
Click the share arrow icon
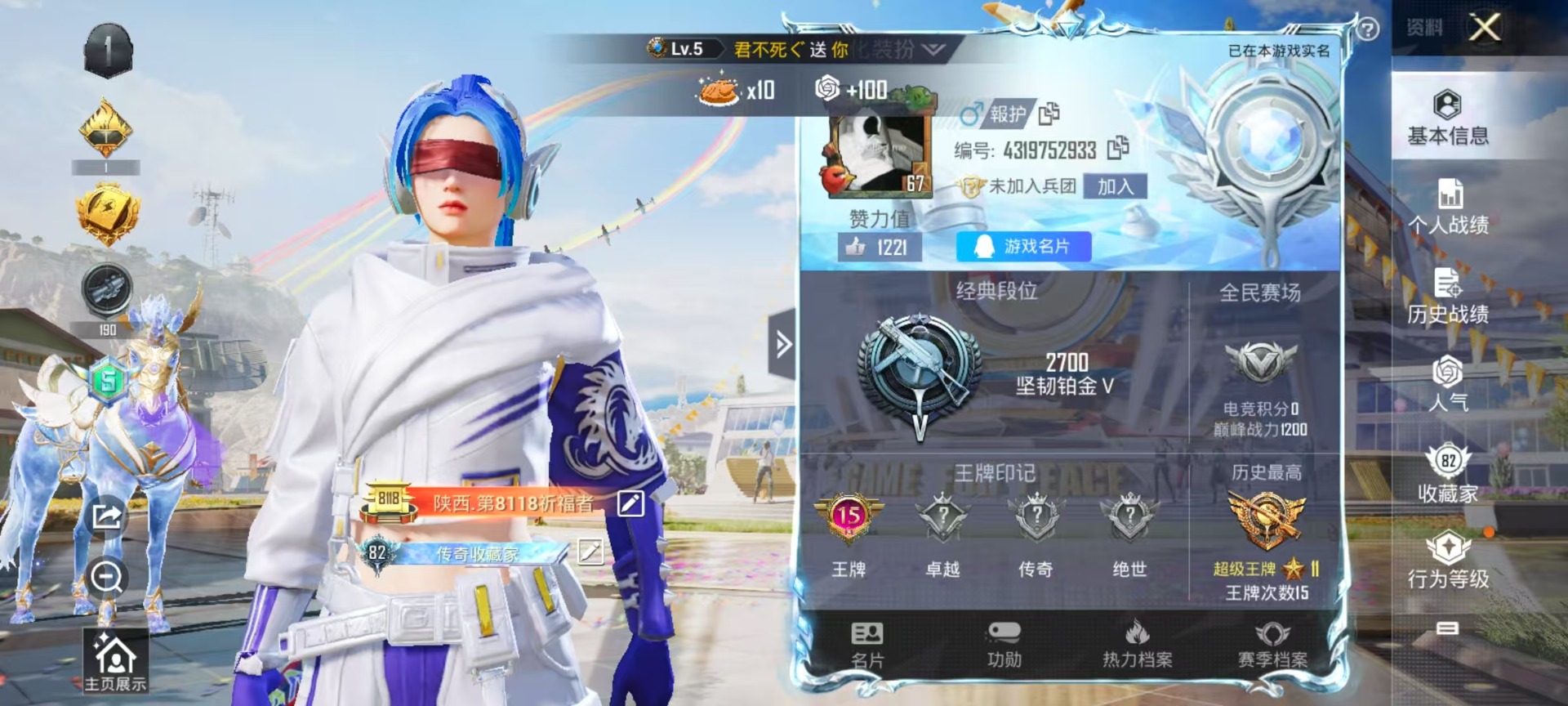click(107, 516)
